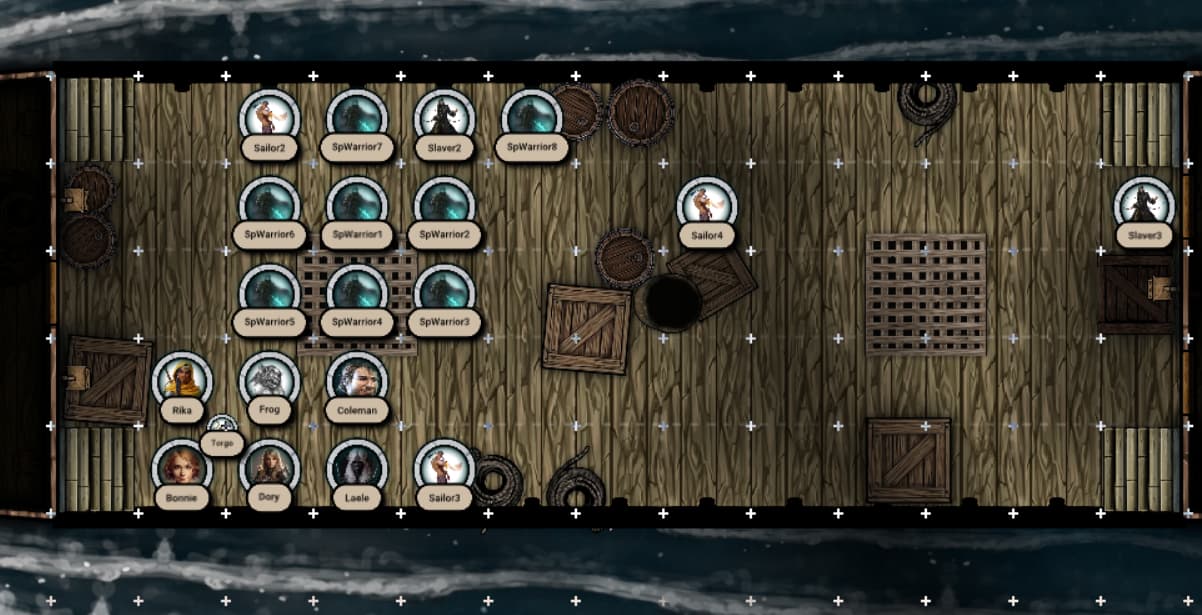Click the SpWarrior5 token

(270, 292)
